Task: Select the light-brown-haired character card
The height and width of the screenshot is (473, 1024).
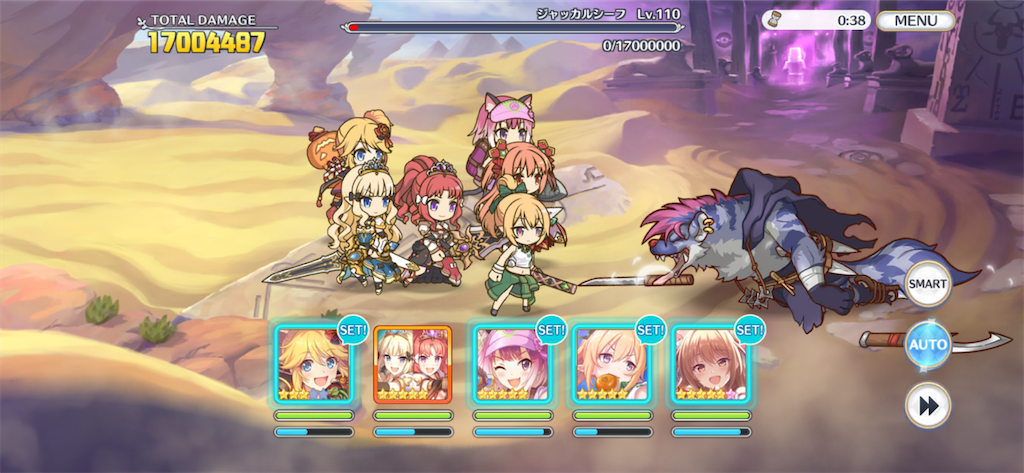Action: pos(711,364)
